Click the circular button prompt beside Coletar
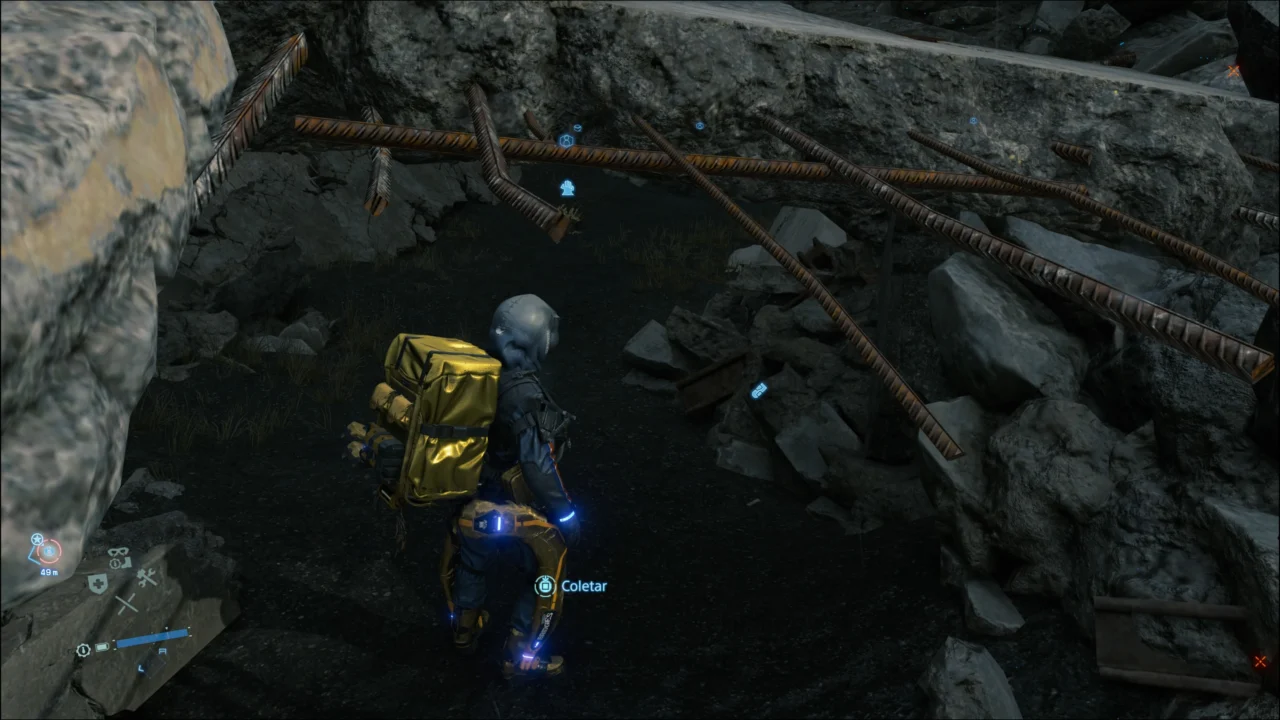This screenshot has height=720, width=1280. click(x=545, y=586)
